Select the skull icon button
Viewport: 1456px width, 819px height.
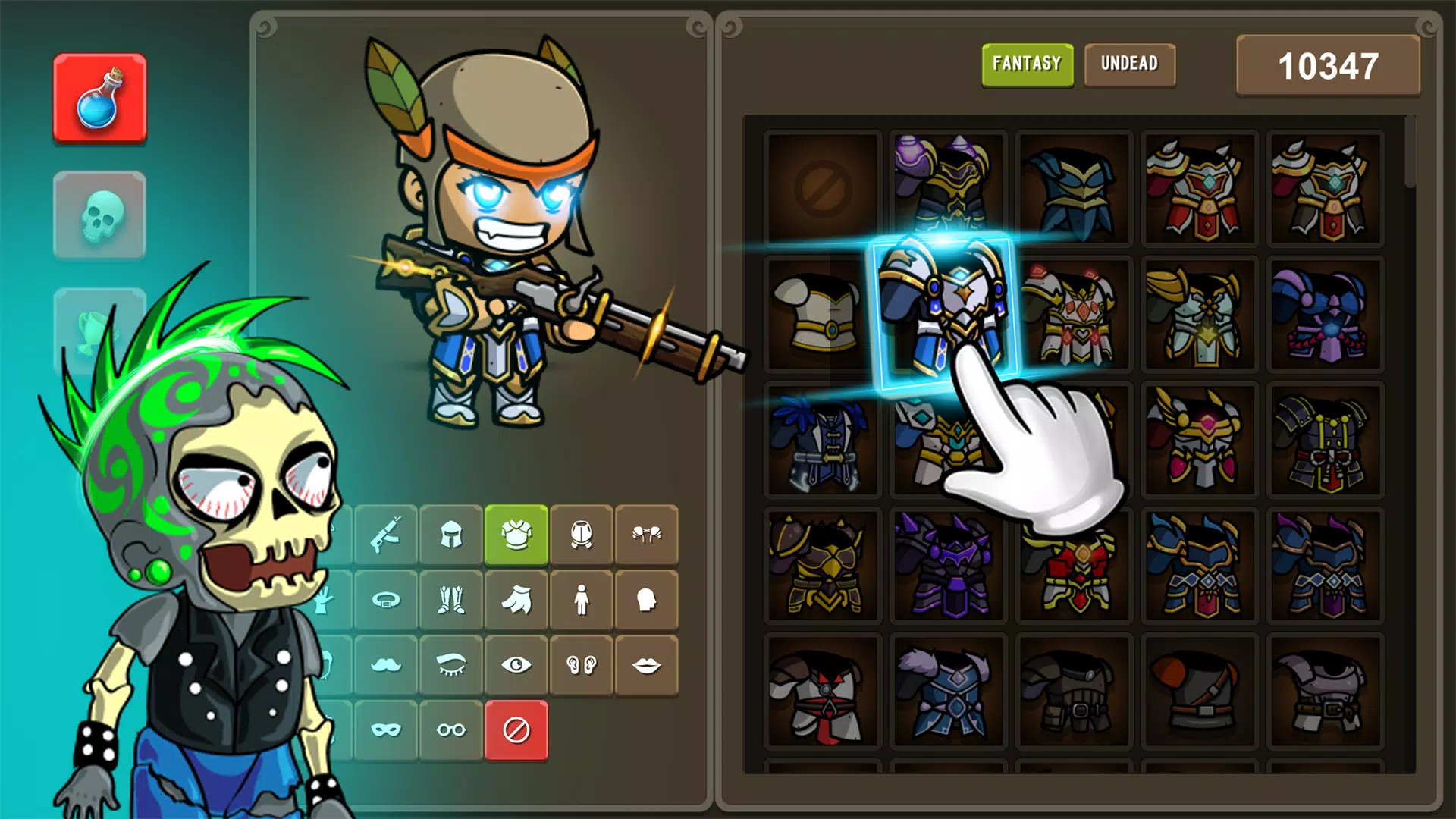click(99, 215)
